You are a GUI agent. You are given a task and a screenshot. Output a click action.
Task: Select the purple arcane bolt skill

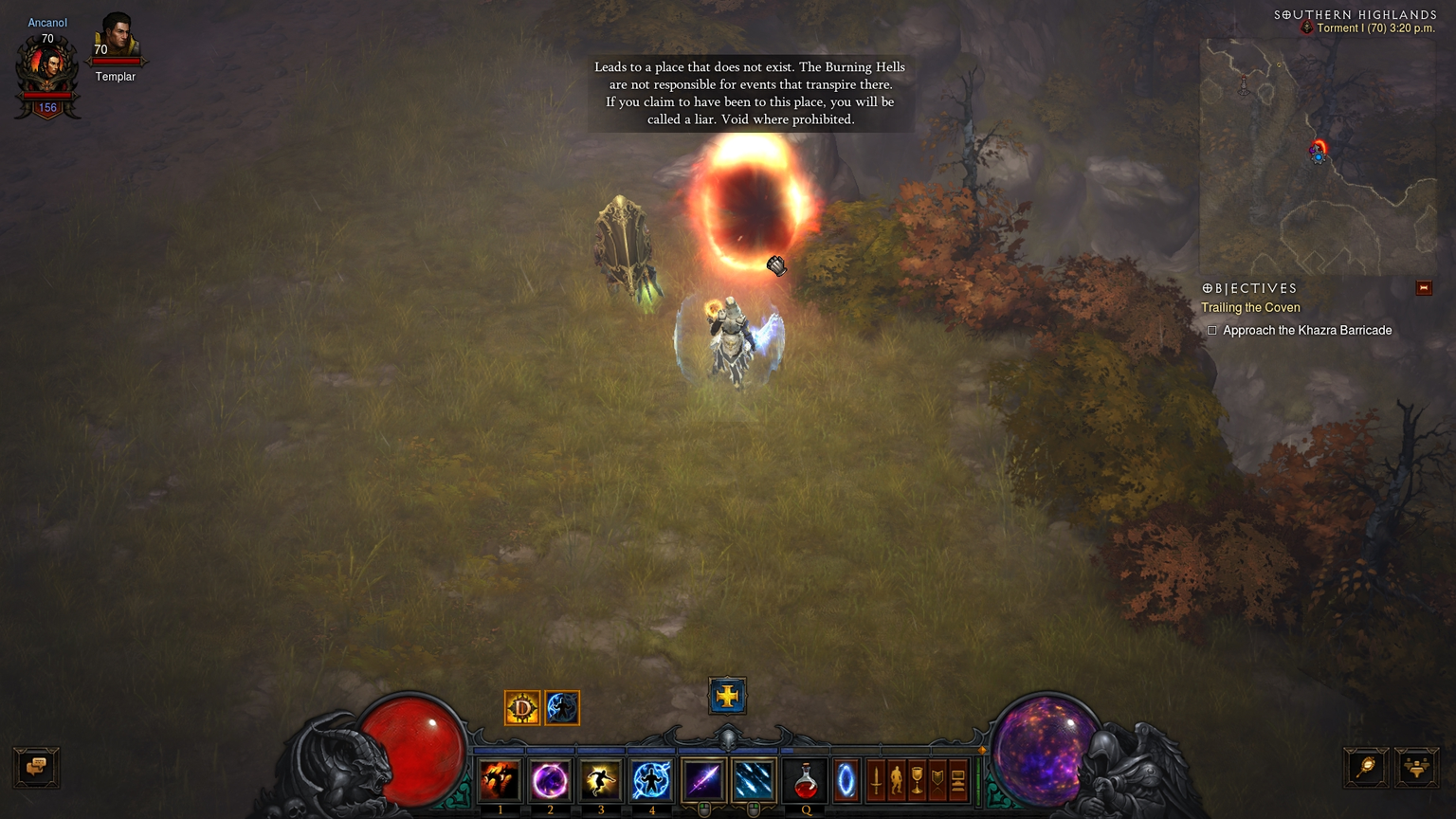point(702,780)
